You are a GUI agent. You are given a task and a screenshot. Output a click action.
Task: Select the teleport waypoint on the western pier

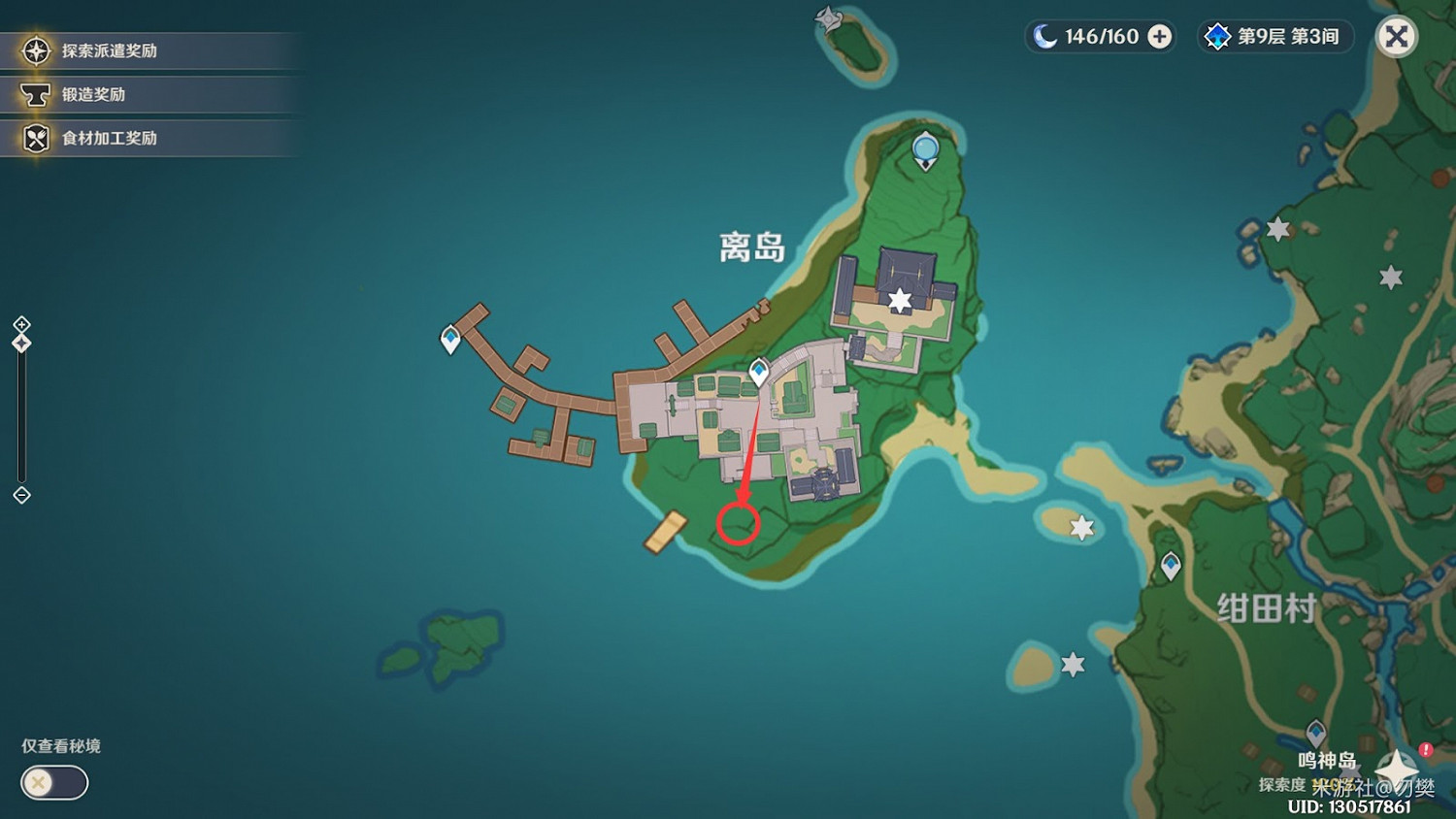(x=448, y=340)
